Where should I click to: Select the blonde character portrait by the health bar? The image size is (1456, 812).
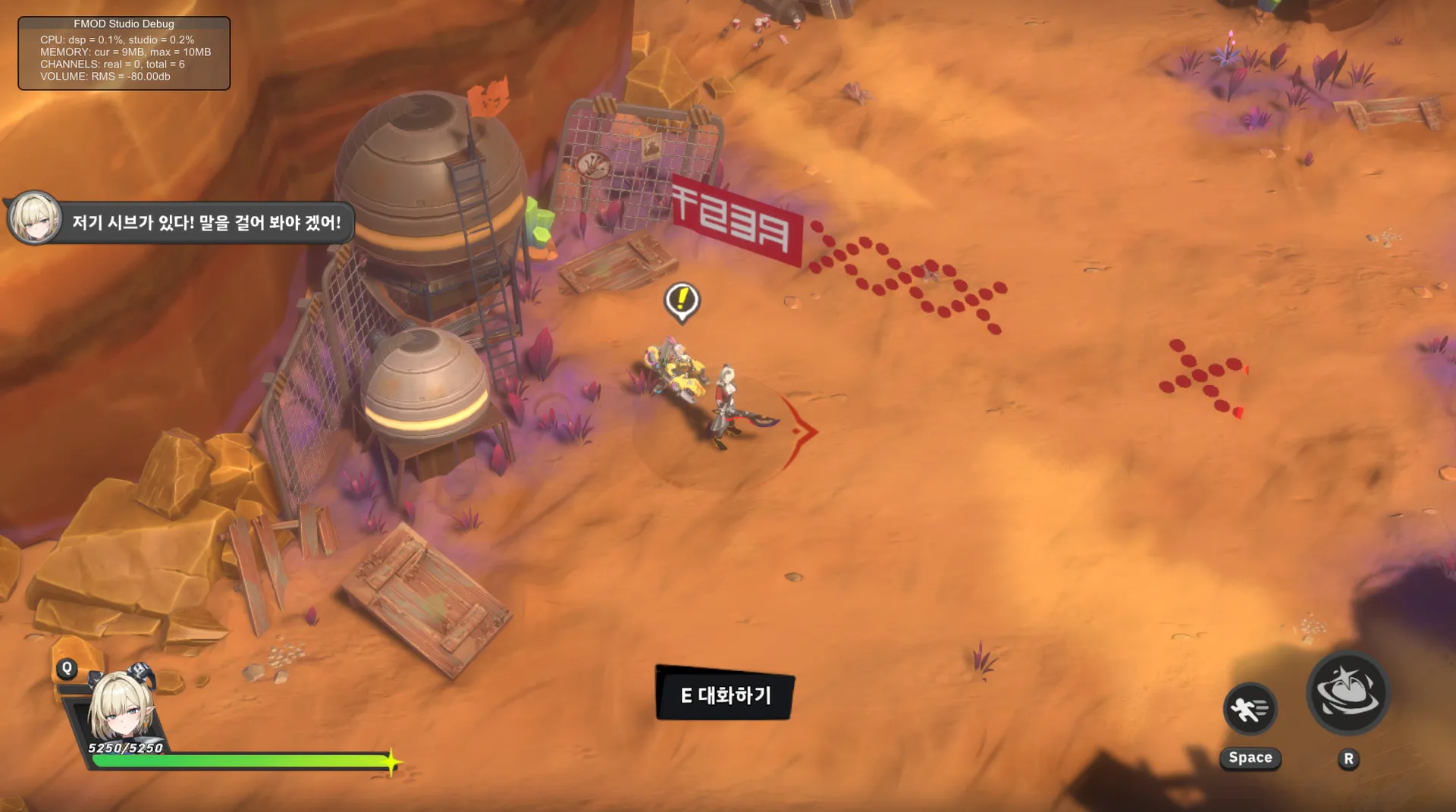pyautogui.click(x=121, y=705)
